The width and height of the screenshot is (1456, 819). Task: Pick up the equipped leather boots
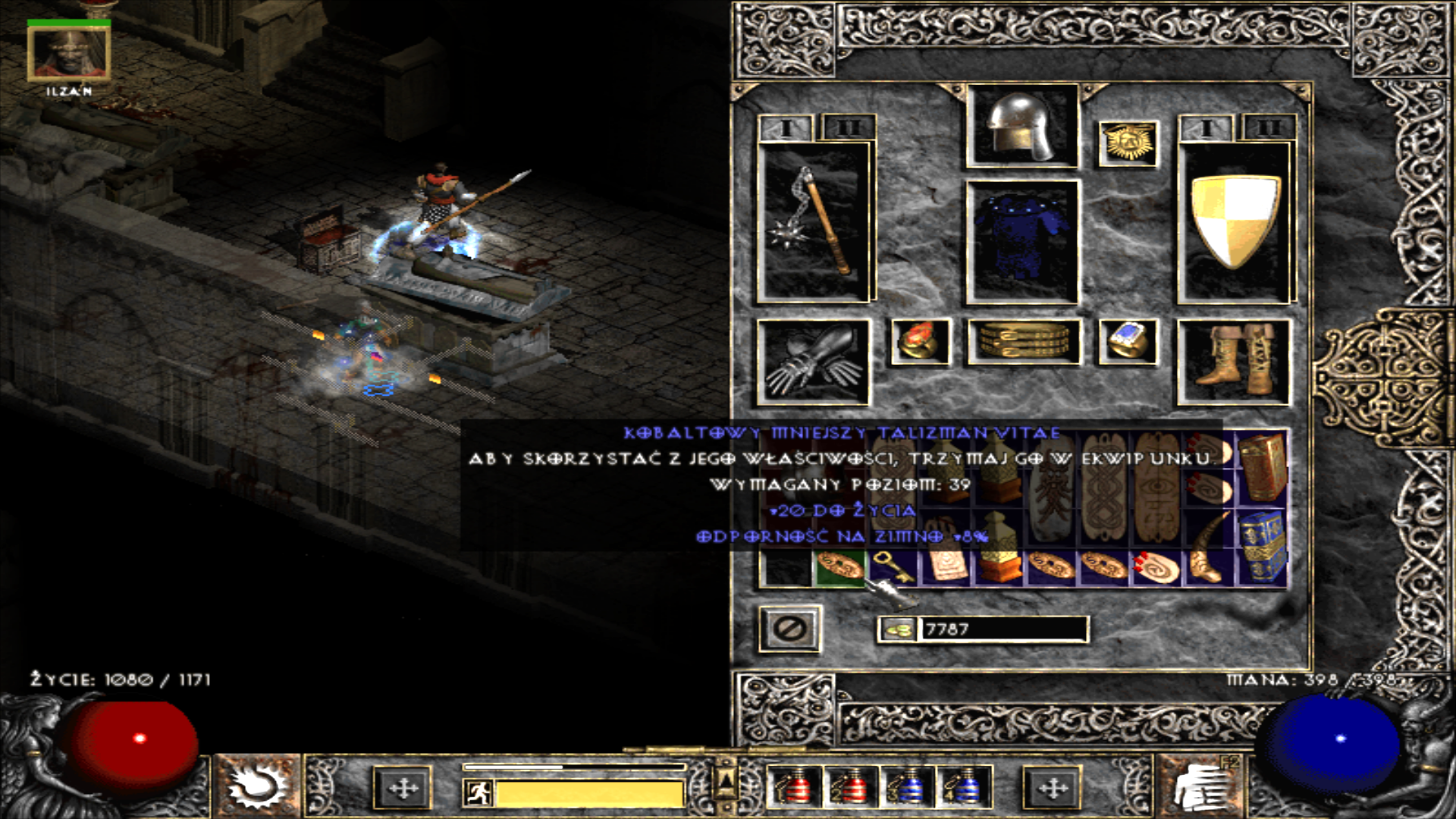(1234, 362)
